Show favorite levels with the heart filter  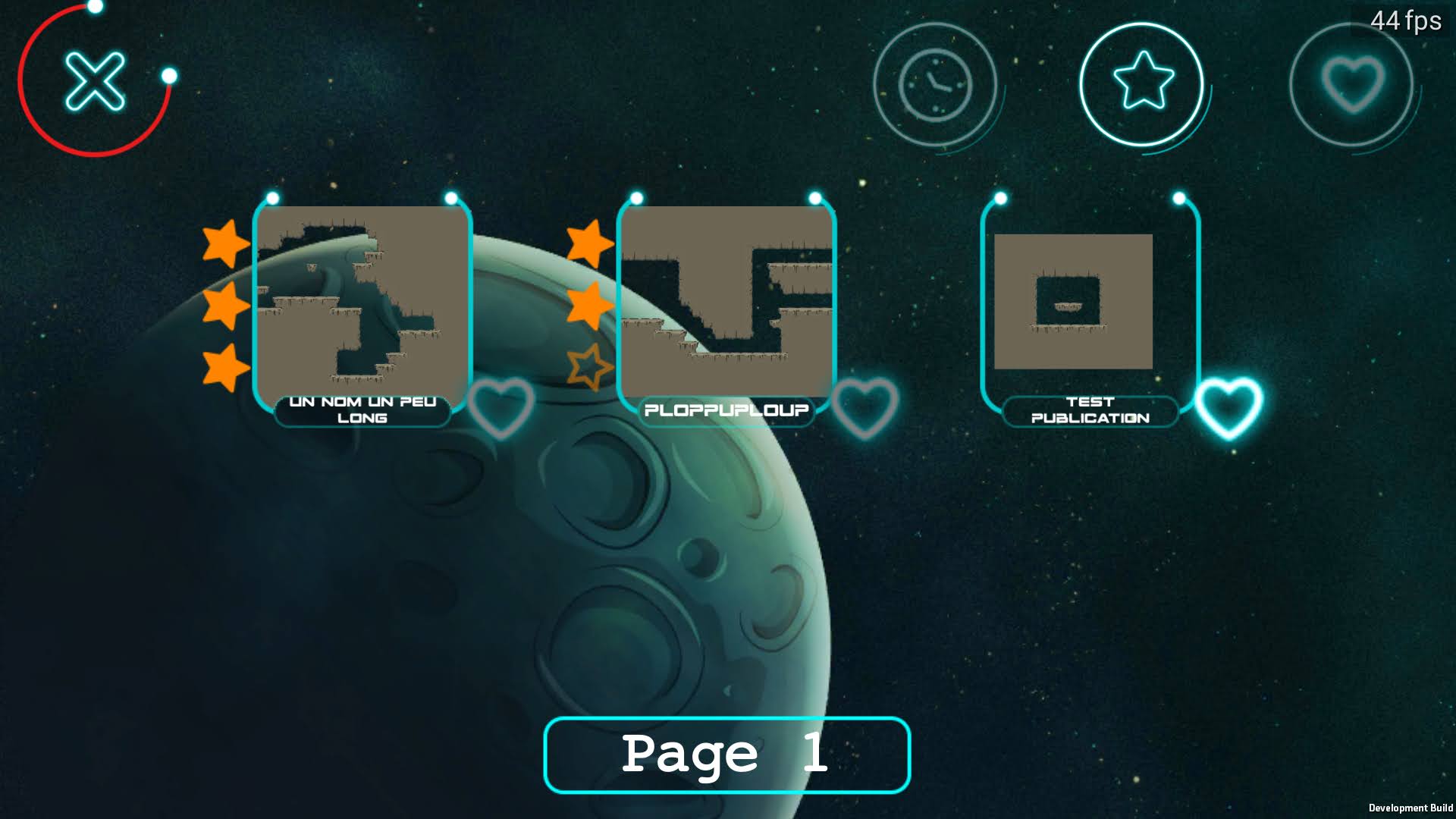coord(1352,83)
